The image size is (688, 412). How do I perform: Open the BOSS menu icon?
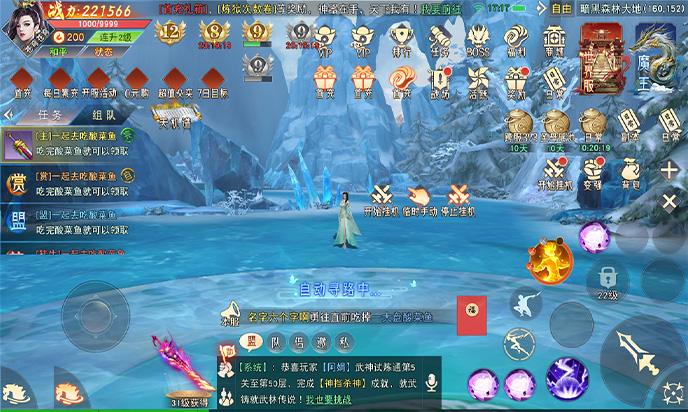(x=479, y=39)
